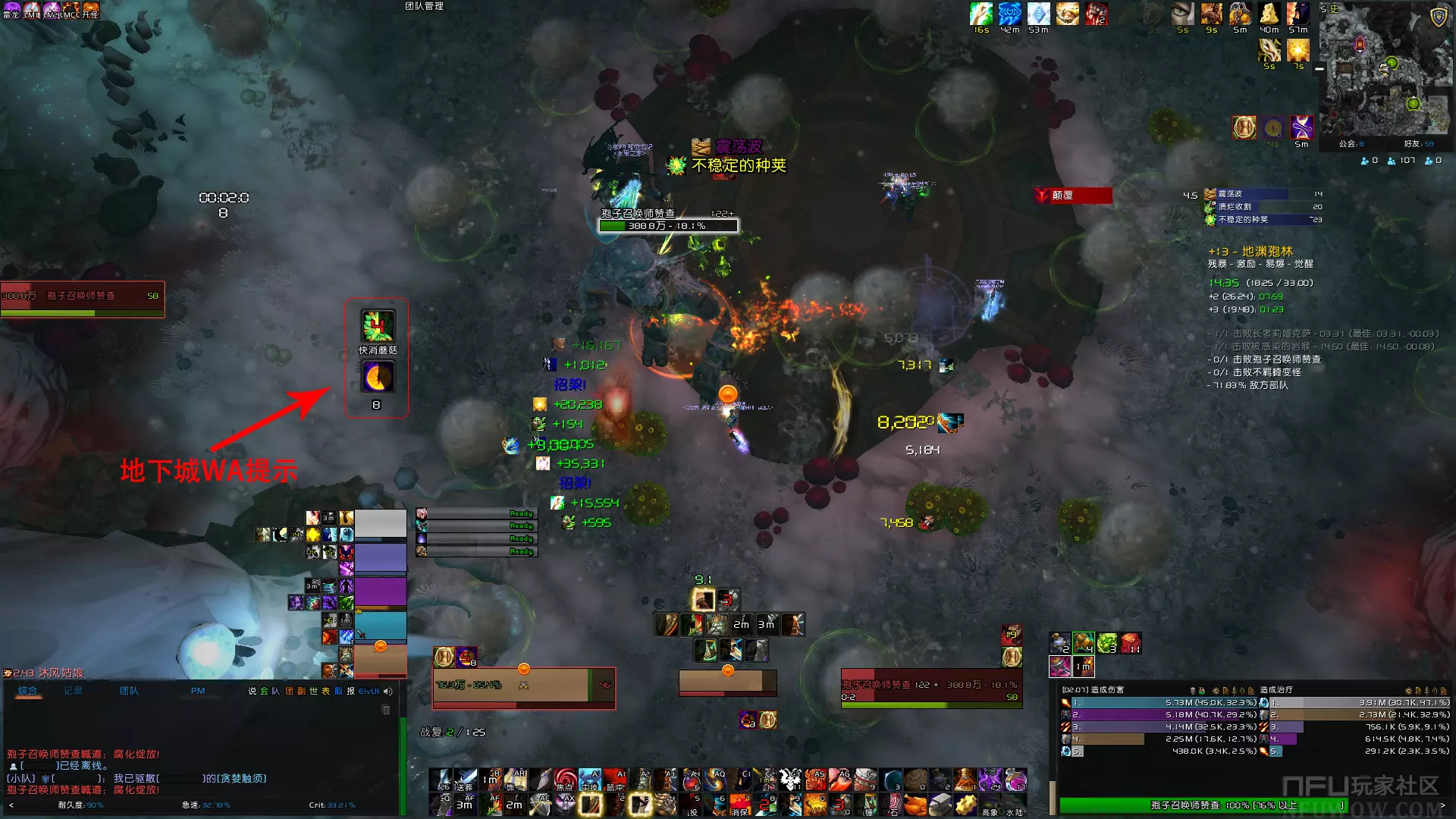
Task: Click the ElvUI chat panel button
Action: [x=369, y=691]
